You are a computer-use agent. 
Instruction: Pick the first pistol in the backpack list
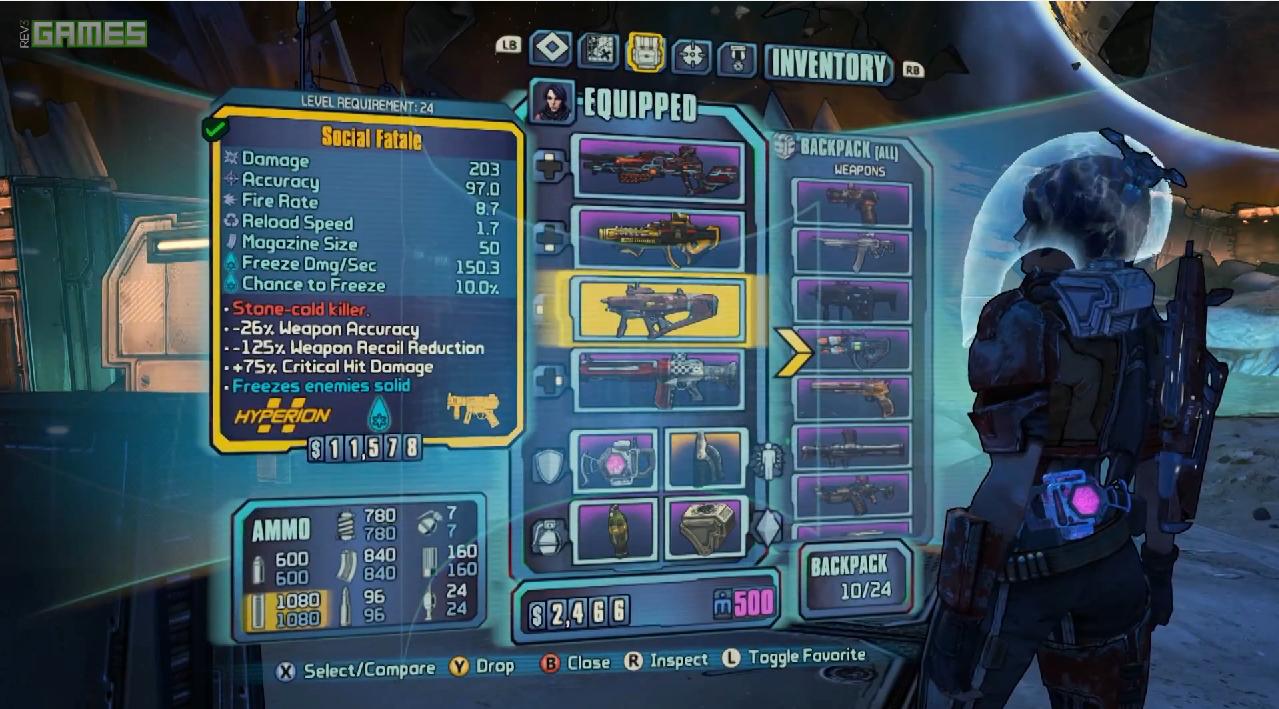851,203
